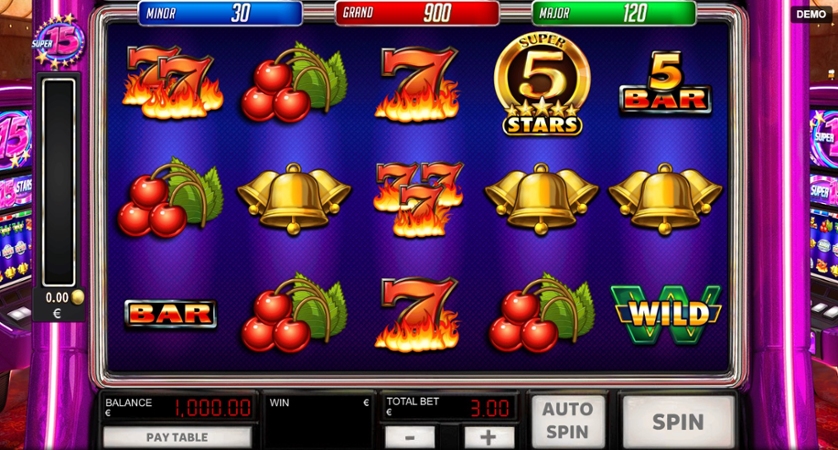This screenshot has height=450, width=838.
Task: Open the Pay Table
Action: [x=178, y=437]
